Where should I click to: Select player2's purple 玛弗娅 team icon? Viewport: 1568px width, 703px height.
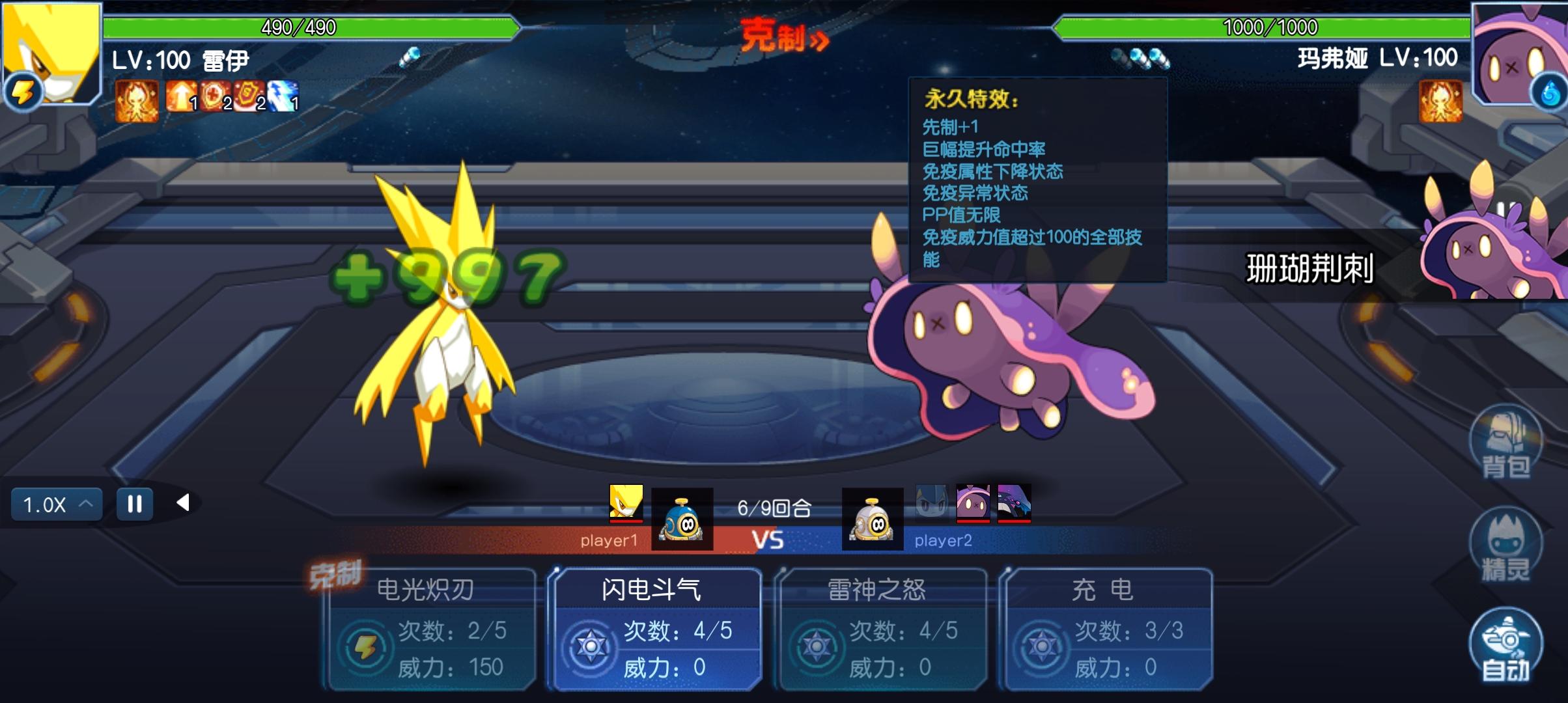[972, 503]
